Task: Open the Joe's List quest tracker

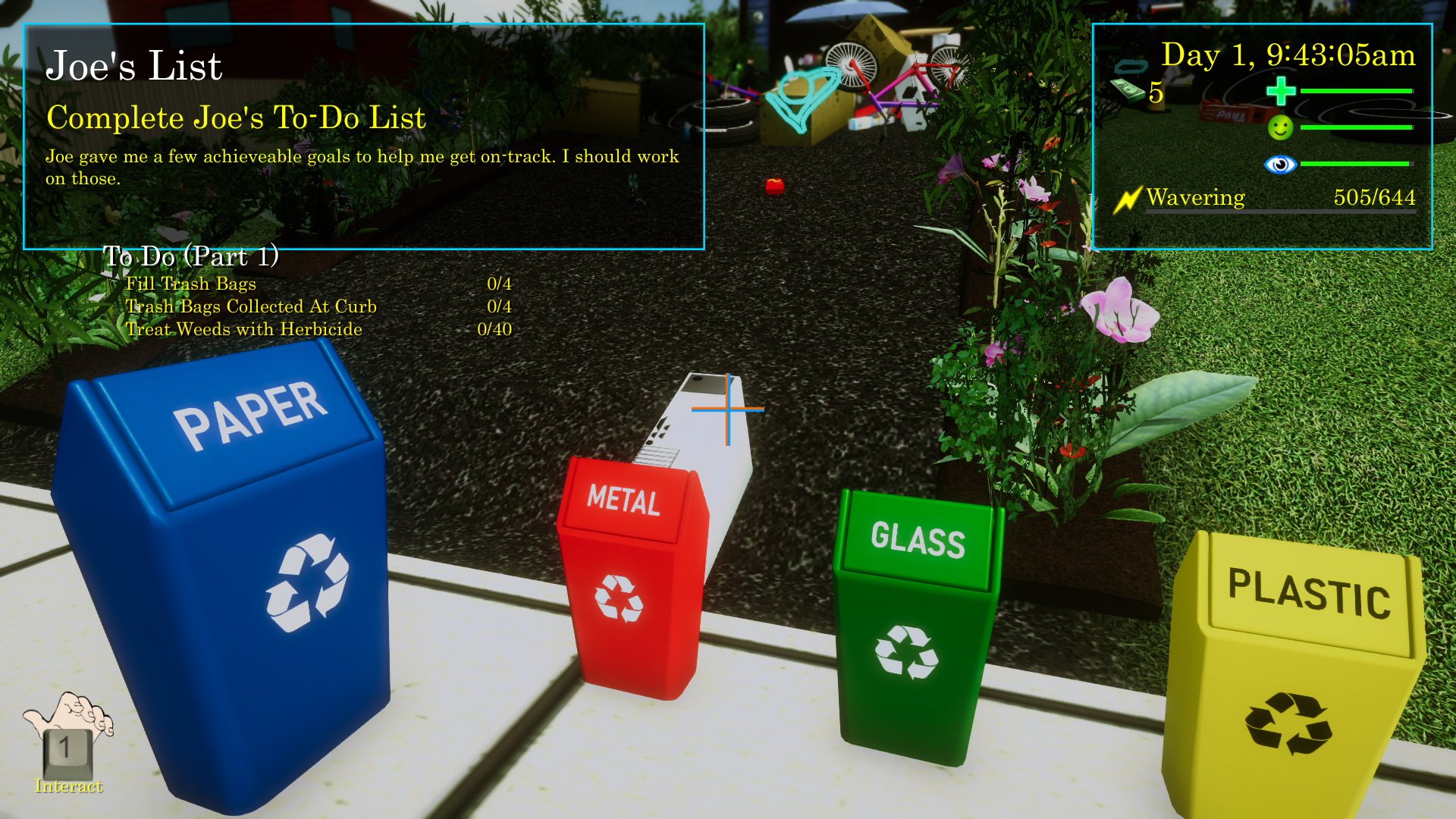Action: coord(134,66)
